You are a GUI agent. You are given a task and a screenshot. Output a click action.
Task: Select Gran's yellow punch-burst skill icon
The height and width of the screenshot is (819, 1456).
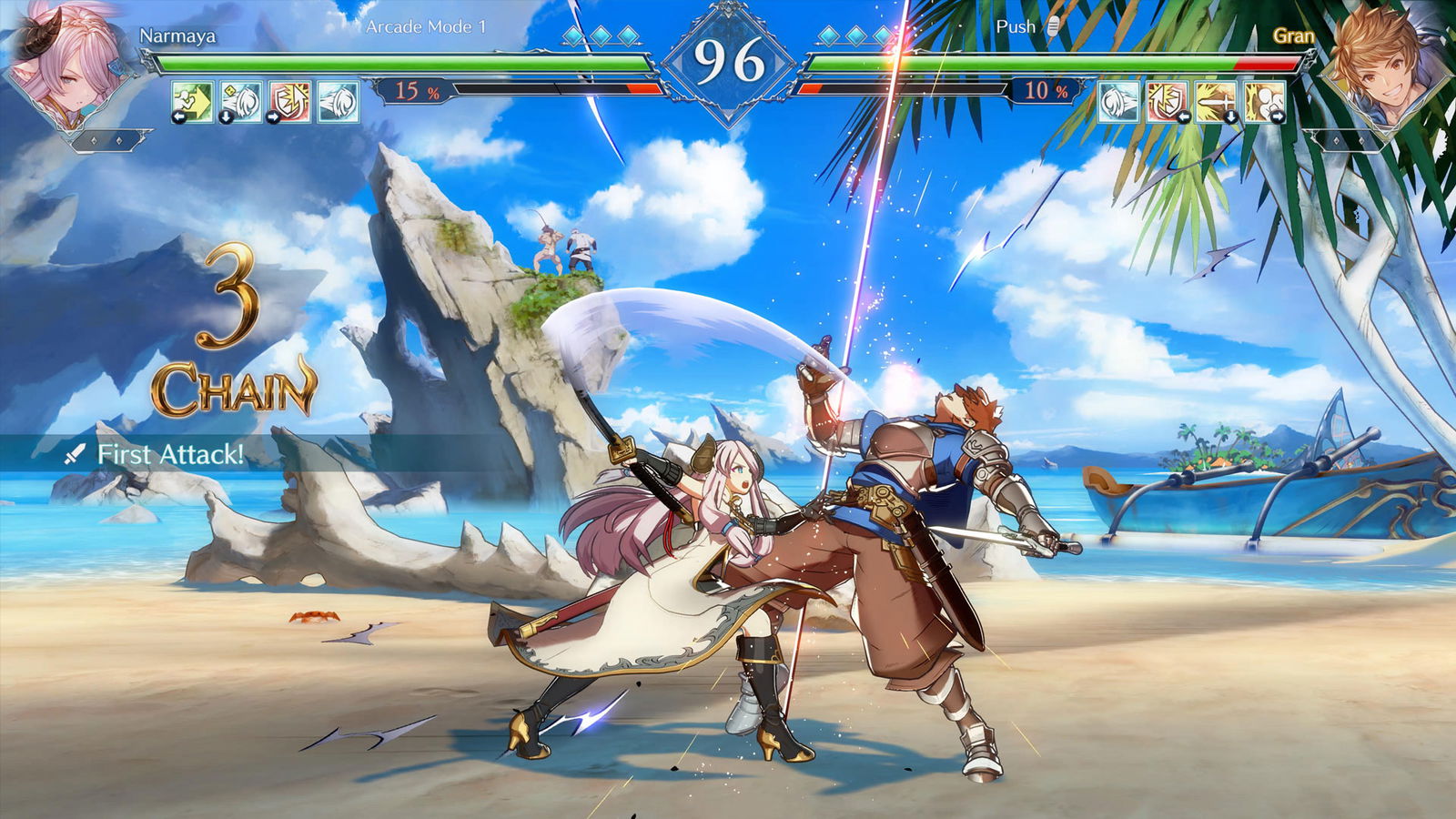click(x=1264, y=102)
